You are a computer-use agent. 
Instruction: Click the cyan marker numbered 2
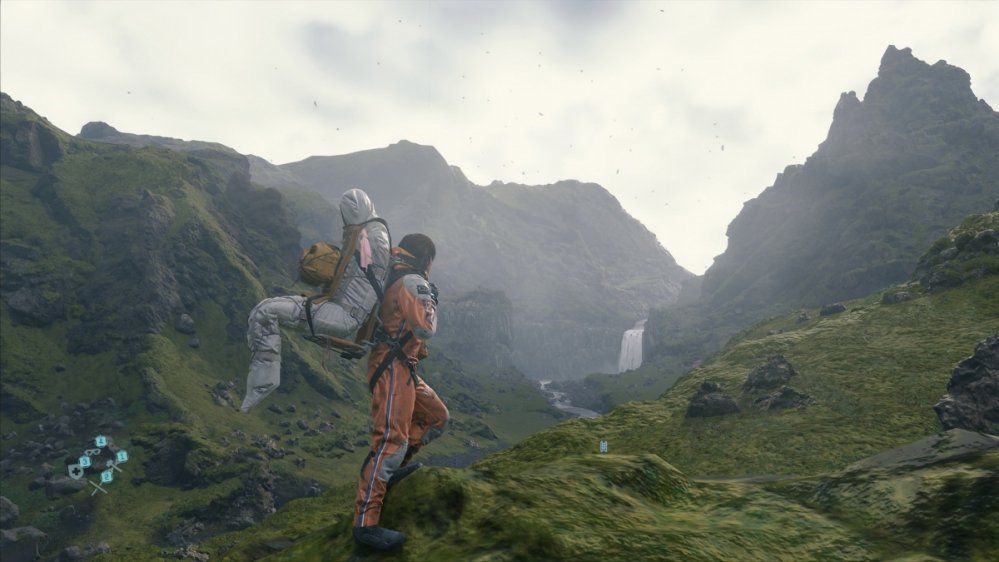pos(106,477)
